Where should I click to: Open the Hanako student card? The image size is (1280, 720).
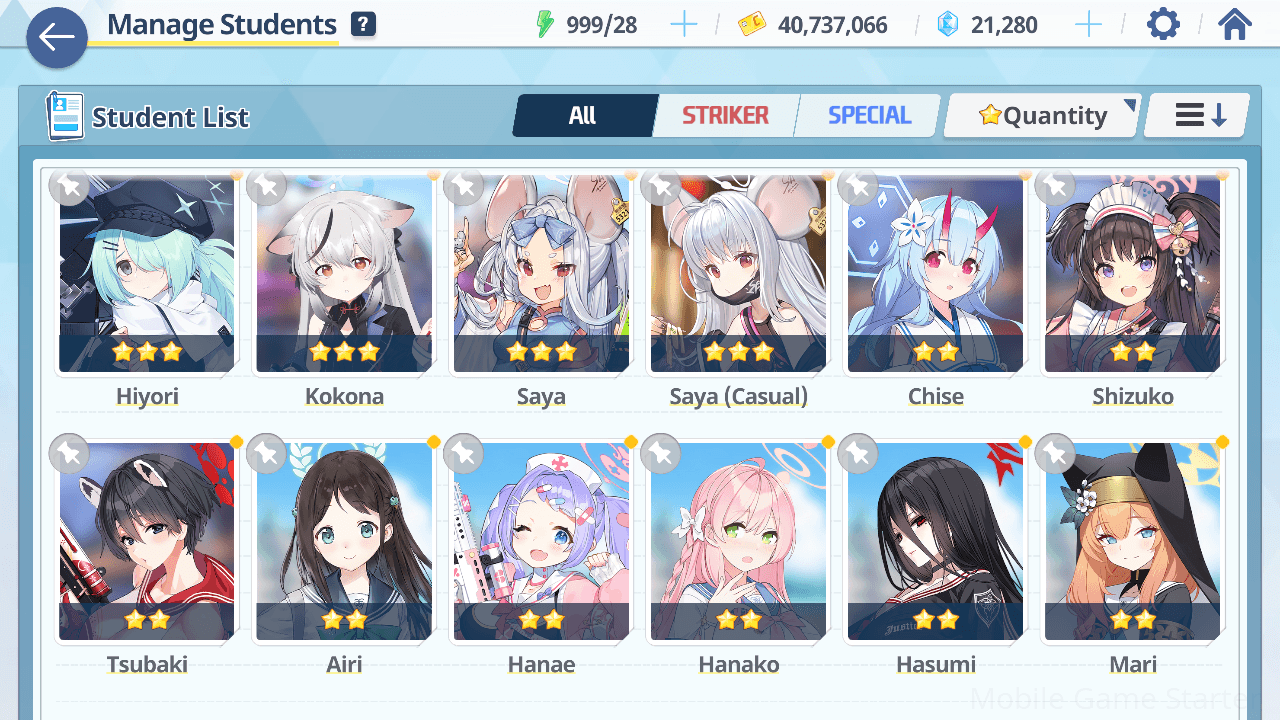pos(738,542)
